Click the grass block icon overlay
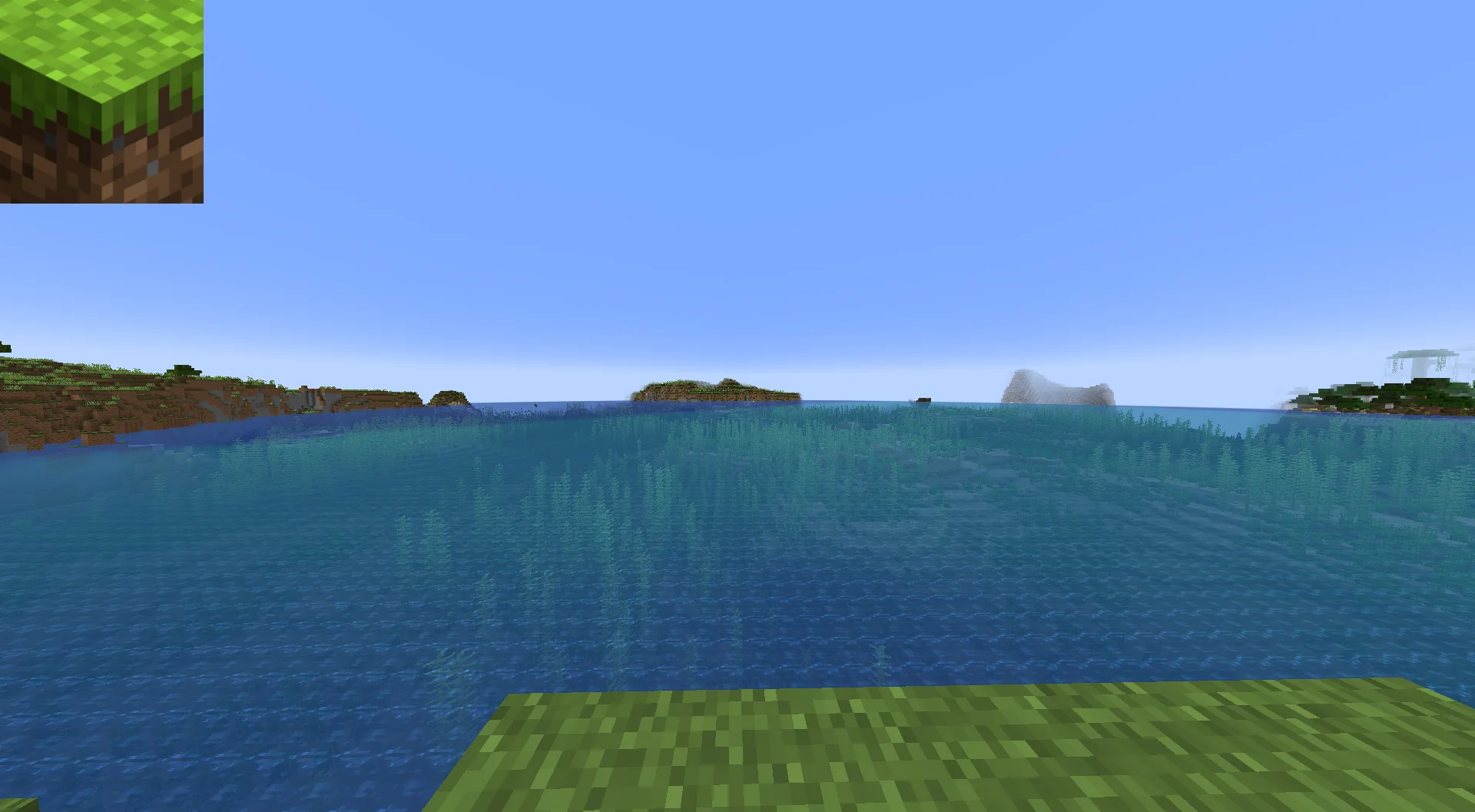1475x812 pixels. point(101,101)
